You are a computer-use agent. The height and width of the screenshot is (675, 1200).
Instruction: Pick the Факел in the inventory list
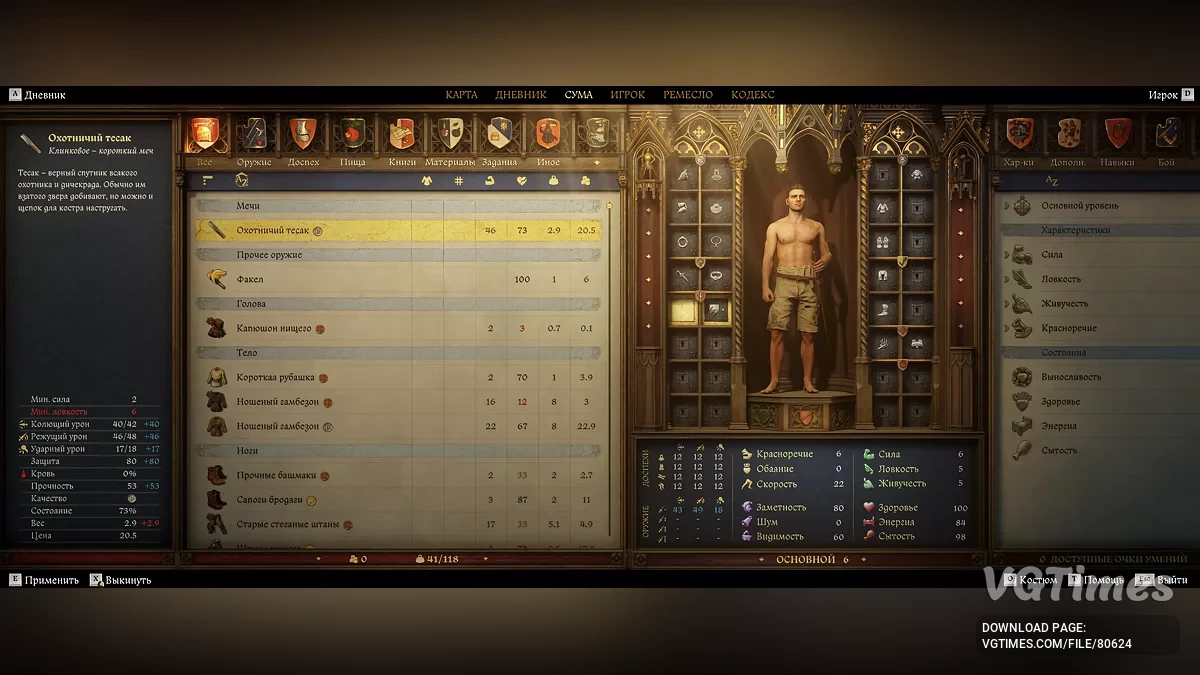[400, 279]
